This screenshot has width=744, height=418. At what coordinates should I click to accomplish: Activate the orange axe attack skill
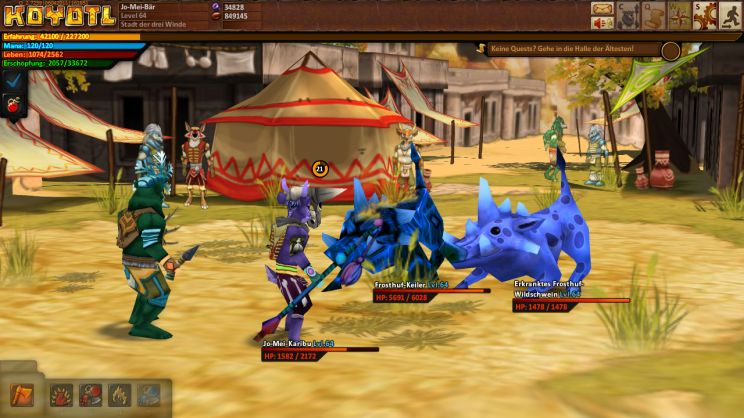[x=21, y=395]
